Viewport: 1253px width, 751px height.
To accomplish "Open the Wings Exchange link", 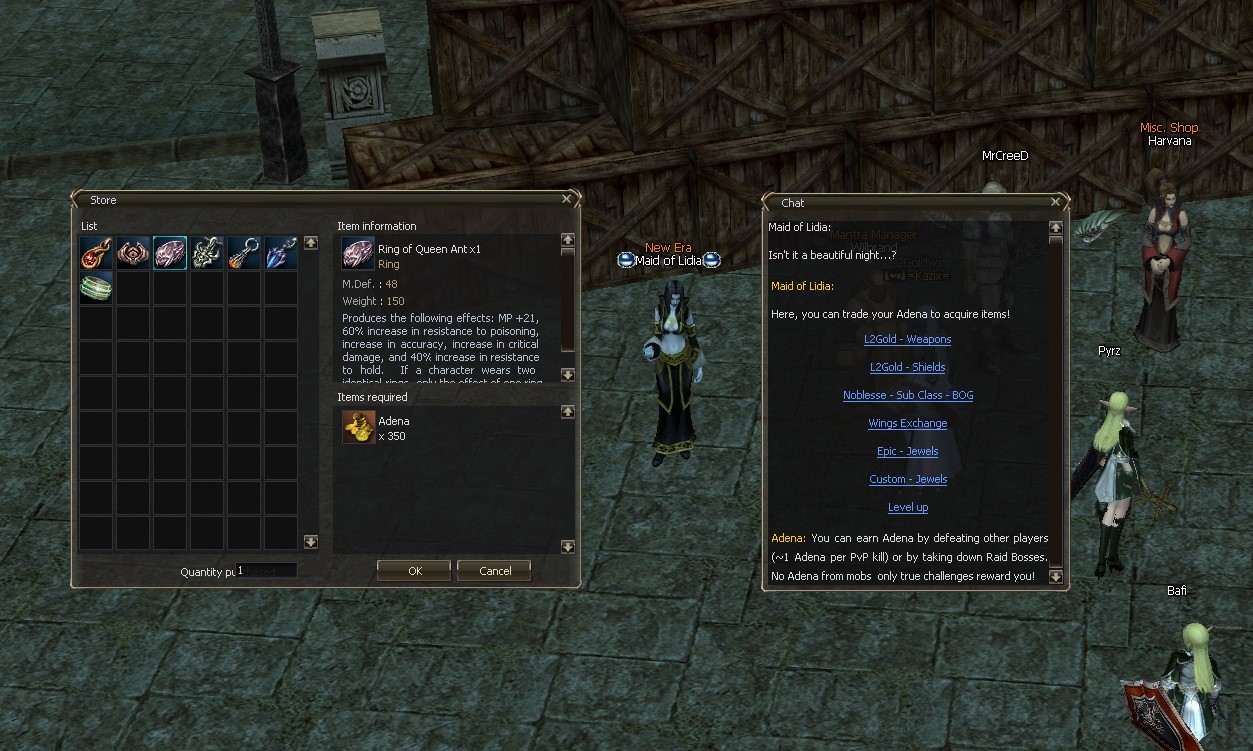I will [907, 423].
